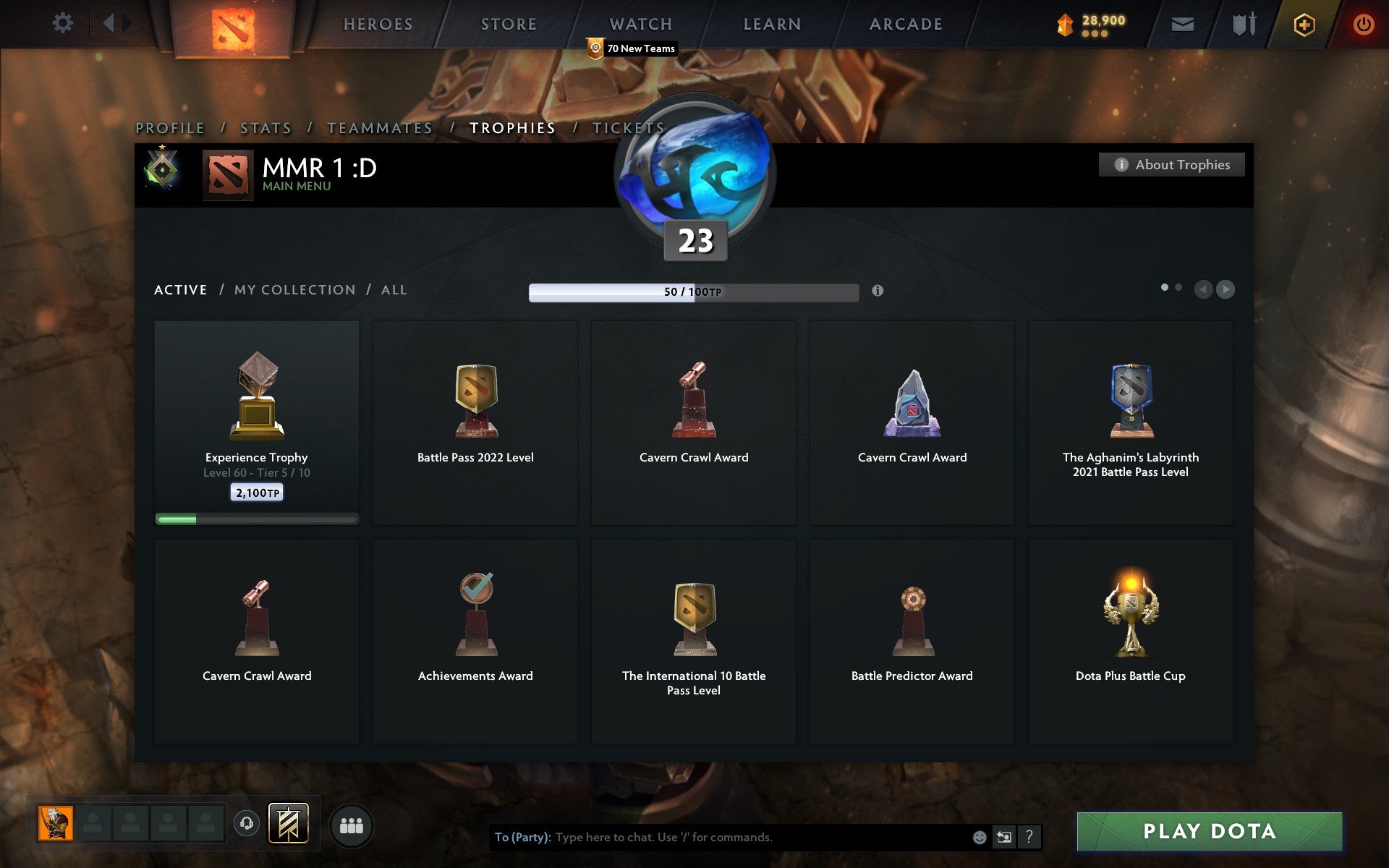This screenshot has height=868, width=1389.
Task: Click the voice chat microphone icon
Action: click(x=246, y=825)
